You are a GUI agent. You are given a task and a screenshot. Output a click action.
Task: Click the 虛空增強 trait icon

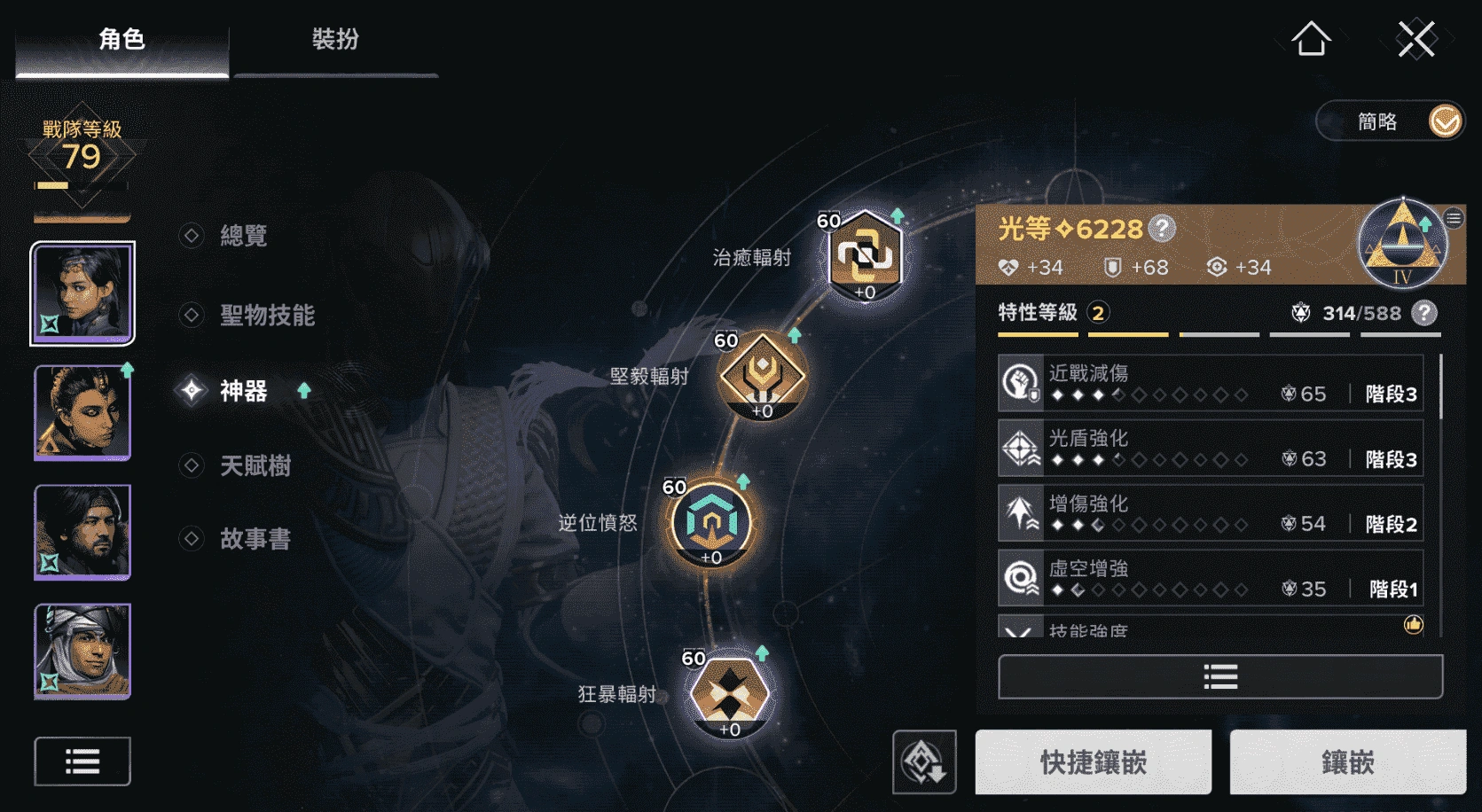point(1021,578)
